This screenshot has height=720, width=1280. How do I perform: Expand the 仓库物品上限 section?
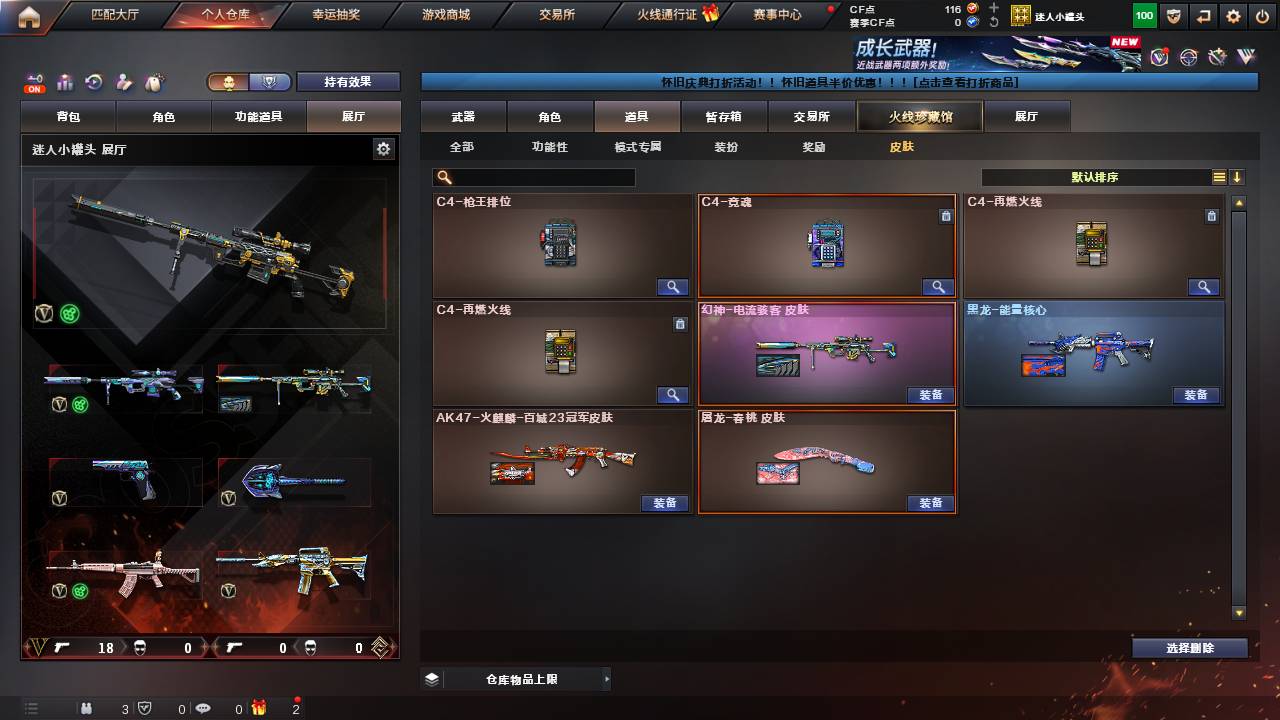tap(606, 678)
